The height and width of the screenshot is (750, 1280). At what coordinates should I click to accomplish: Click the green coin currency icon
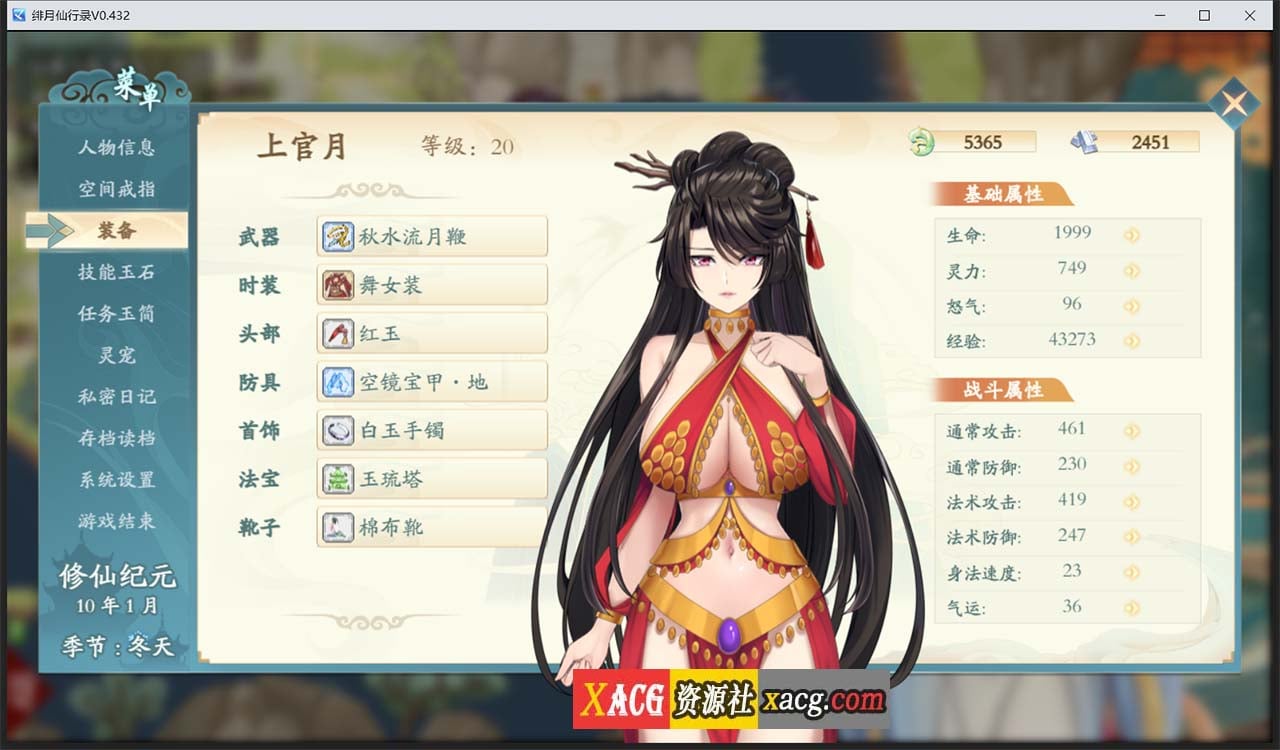[x=920, y=142]
